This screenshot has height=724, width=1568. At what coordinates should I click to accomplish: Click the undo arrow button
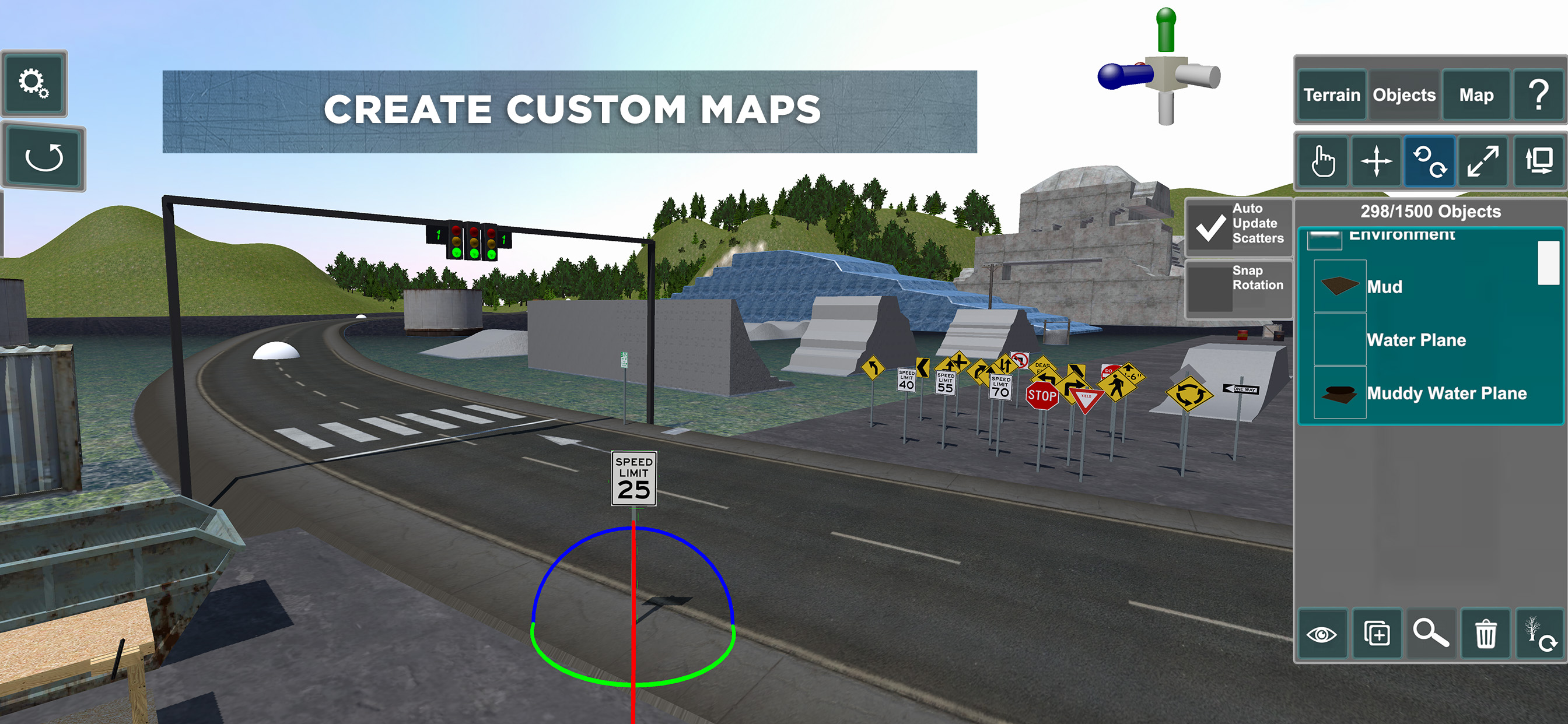coord(44,158)
